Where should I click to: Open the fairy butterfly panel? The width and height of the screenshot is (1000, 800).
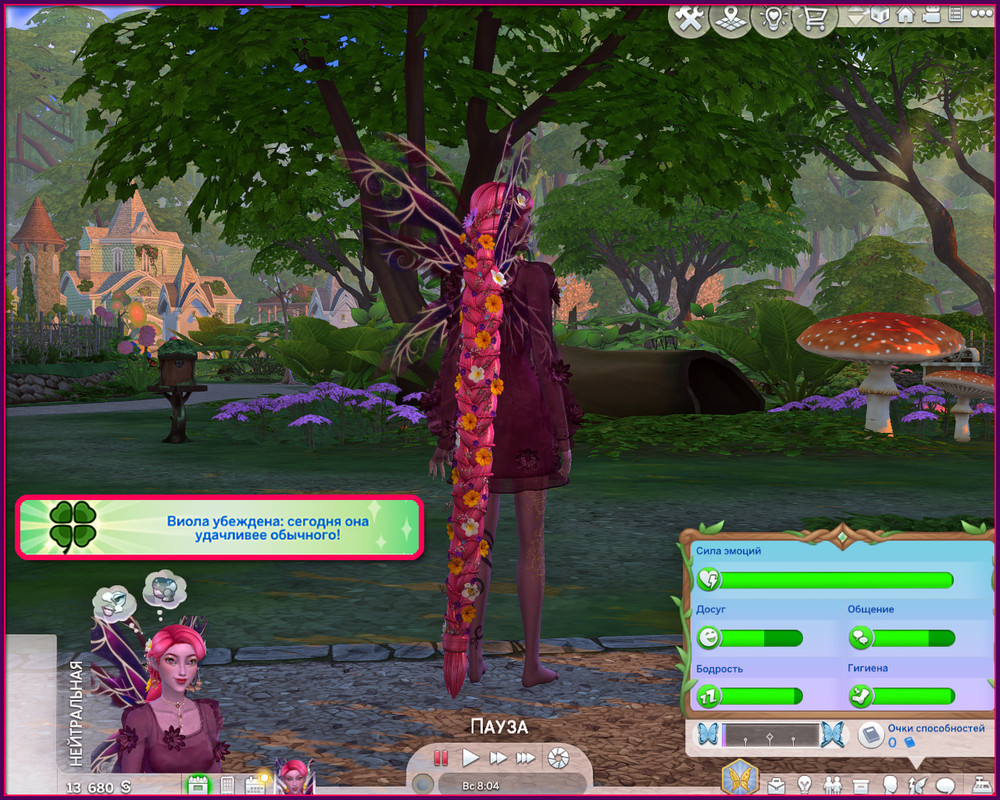[740, 778]
